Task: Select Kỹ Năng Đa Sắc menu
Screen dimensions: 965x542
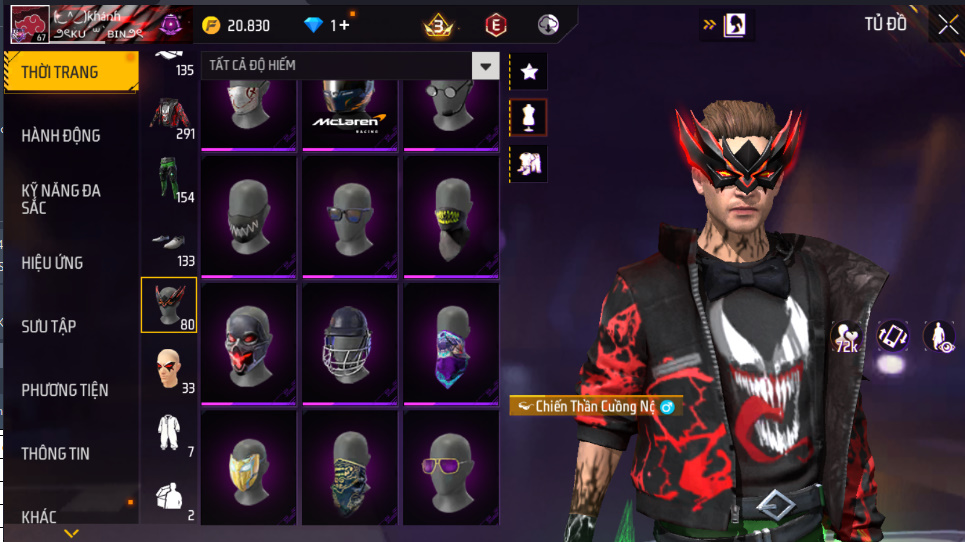Action: [61, 198]
